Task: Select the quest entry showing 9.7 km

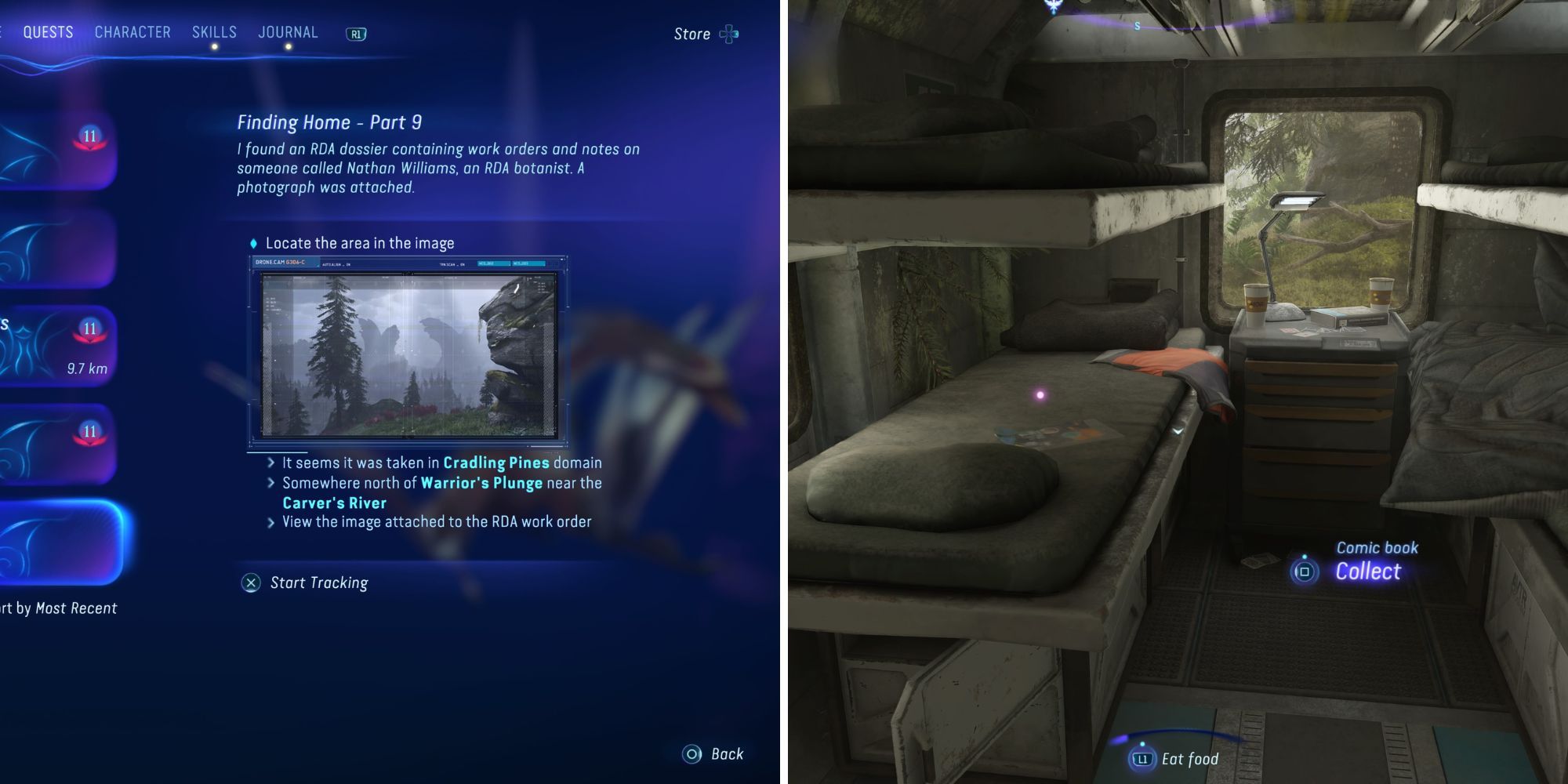Action: coord(59,346)
